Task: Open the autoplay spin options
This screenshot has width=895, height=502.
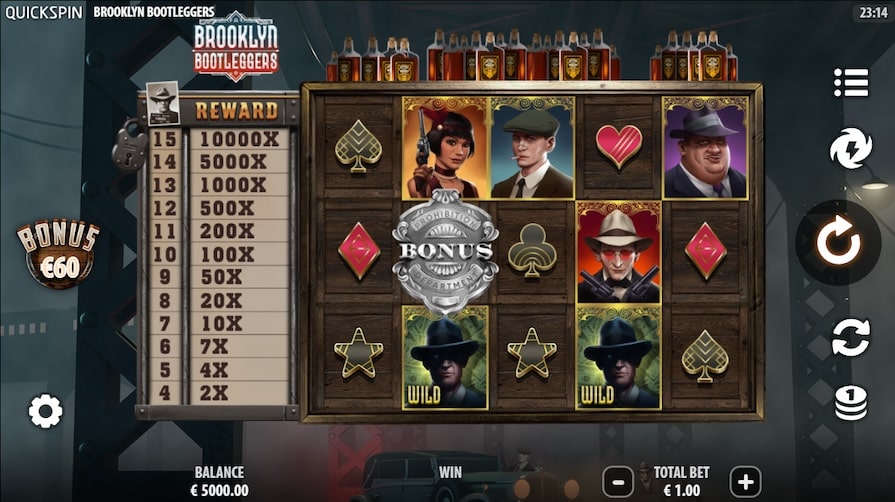Action: 851,337
